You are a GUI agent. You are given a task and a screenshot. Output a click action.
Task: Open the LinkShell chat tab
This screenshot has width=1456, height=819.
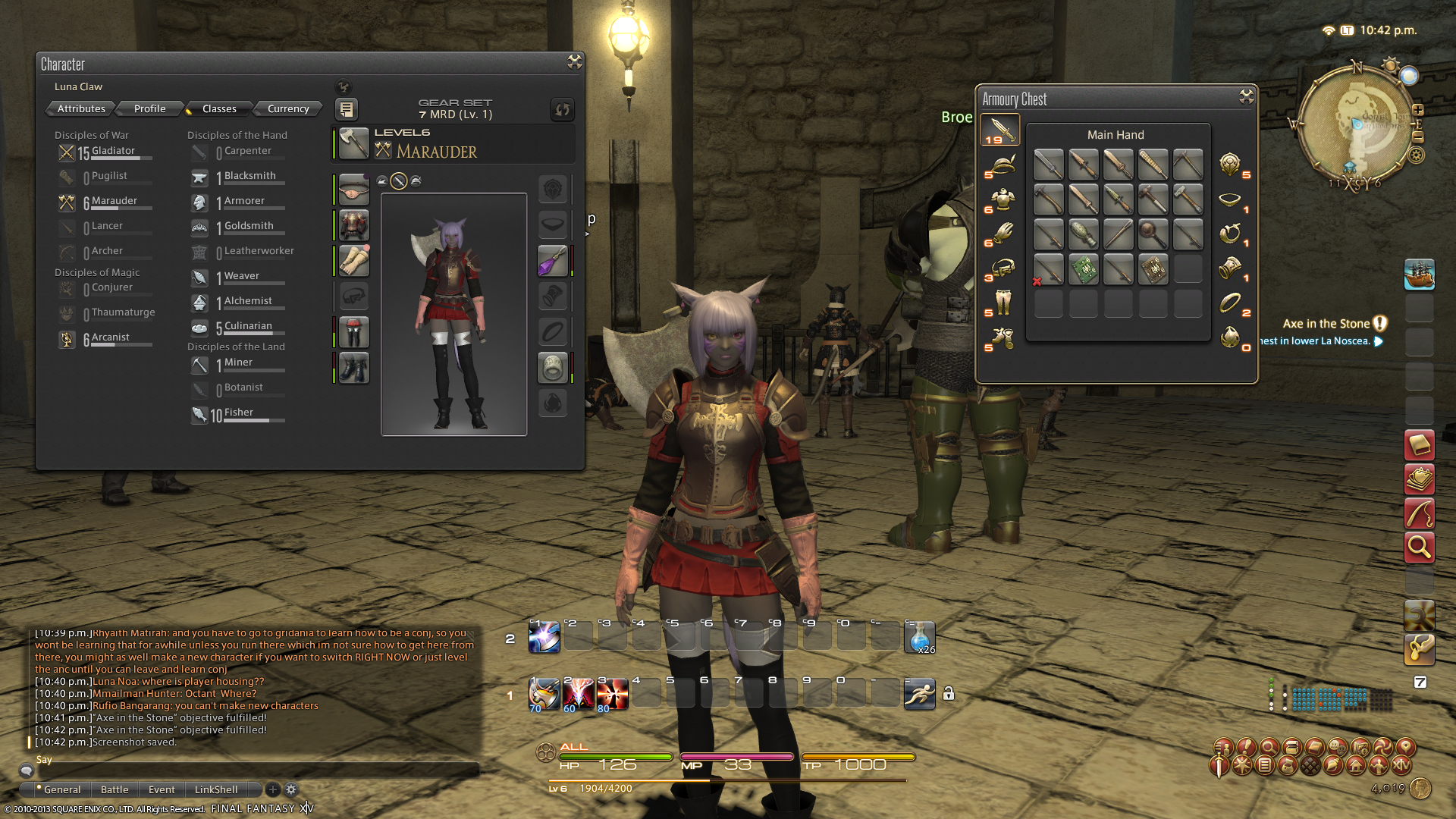click(x=216, y=789)
